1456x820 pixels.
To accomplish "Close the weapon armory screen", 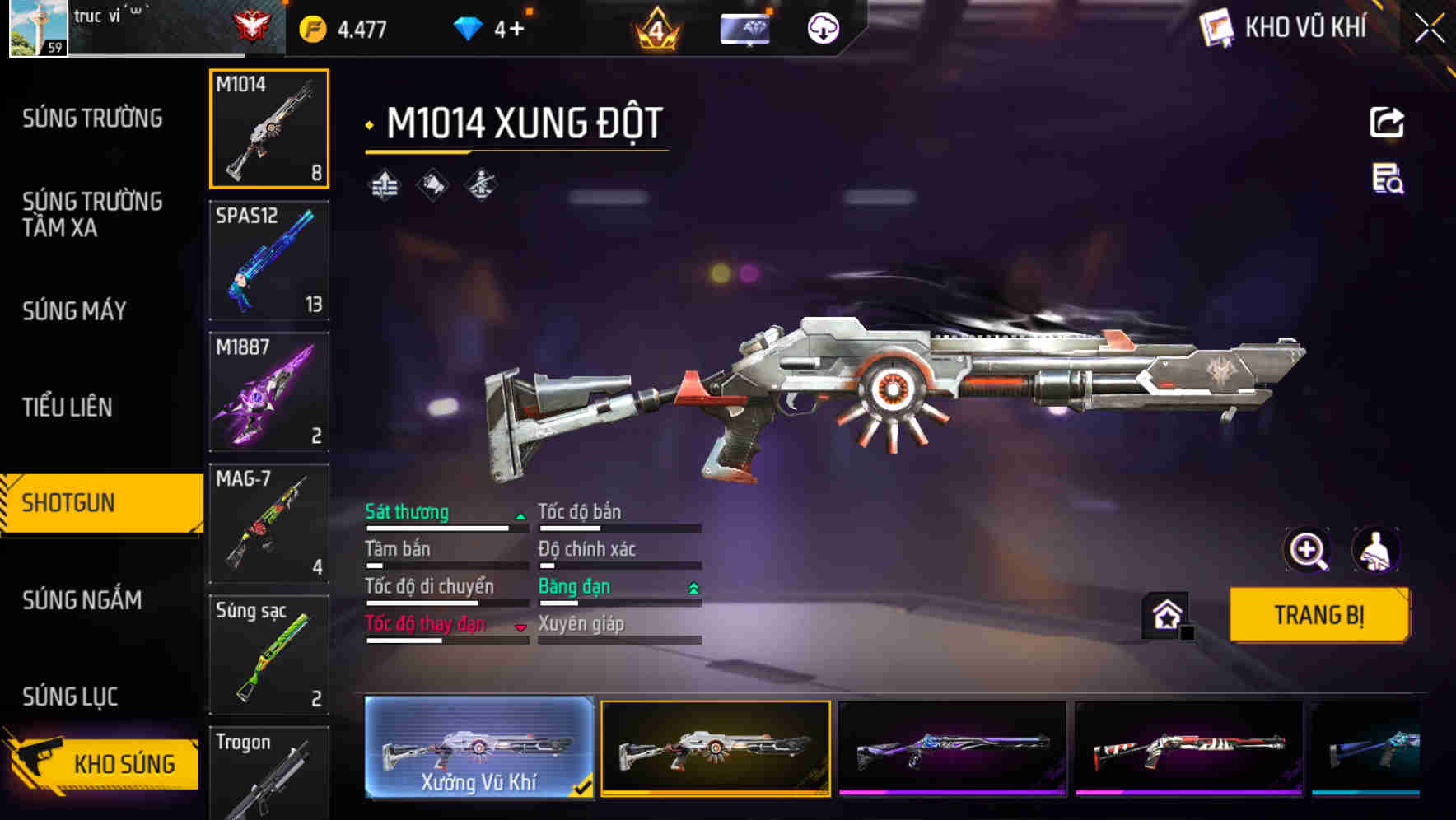I will click(x=1429, y=29).
